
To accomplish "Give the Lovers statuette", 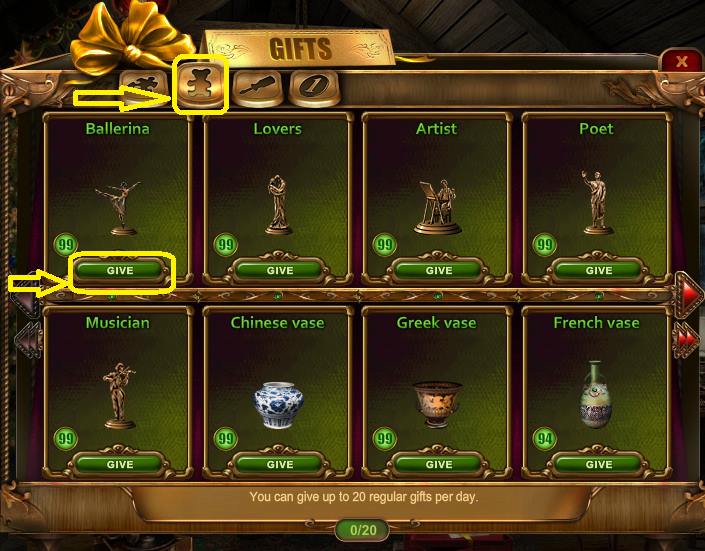I will pyautogui.click(x=280, y=270).
